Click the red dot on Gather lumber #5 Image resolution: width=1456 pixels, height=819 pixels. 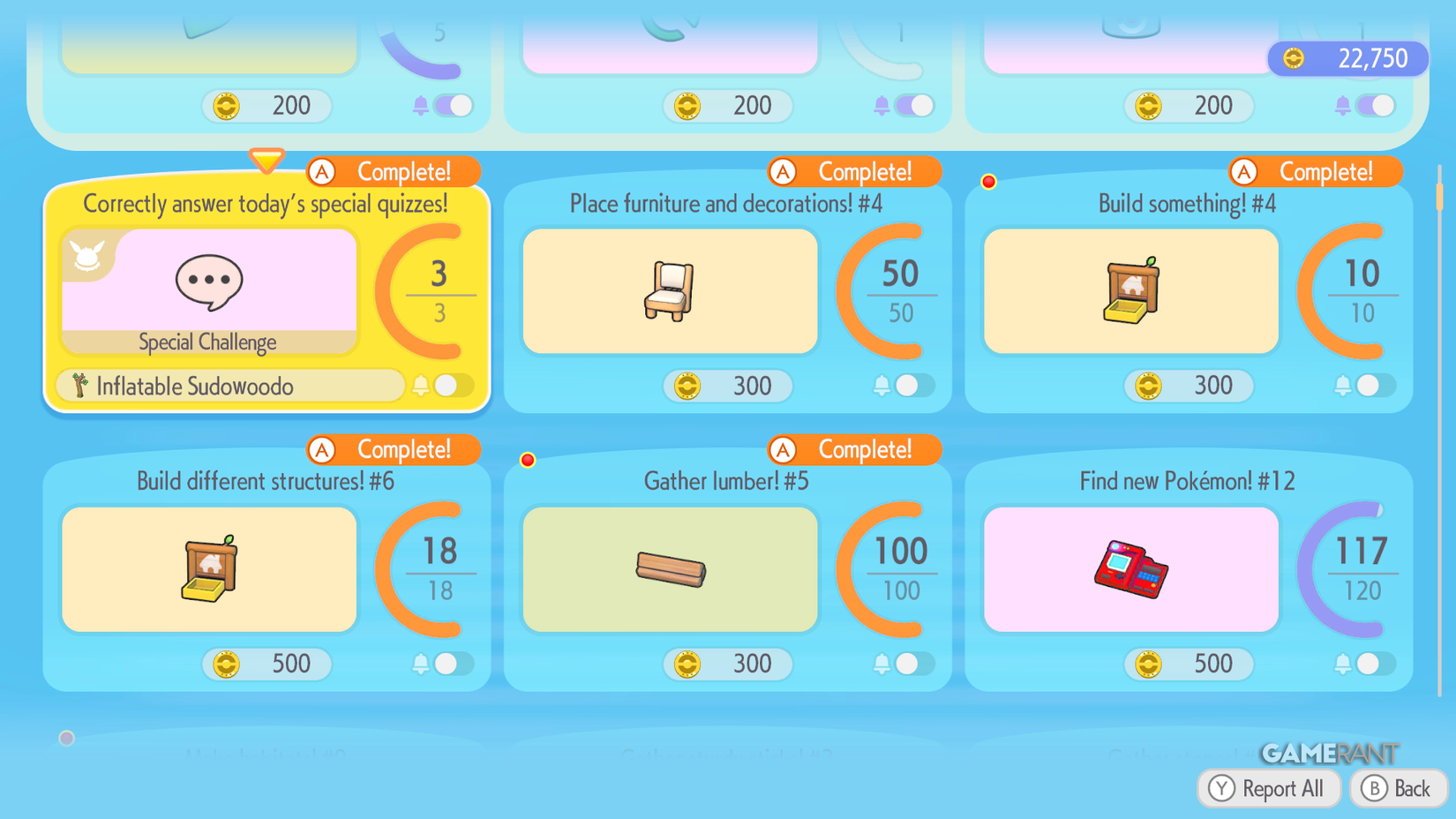(528, 459)
